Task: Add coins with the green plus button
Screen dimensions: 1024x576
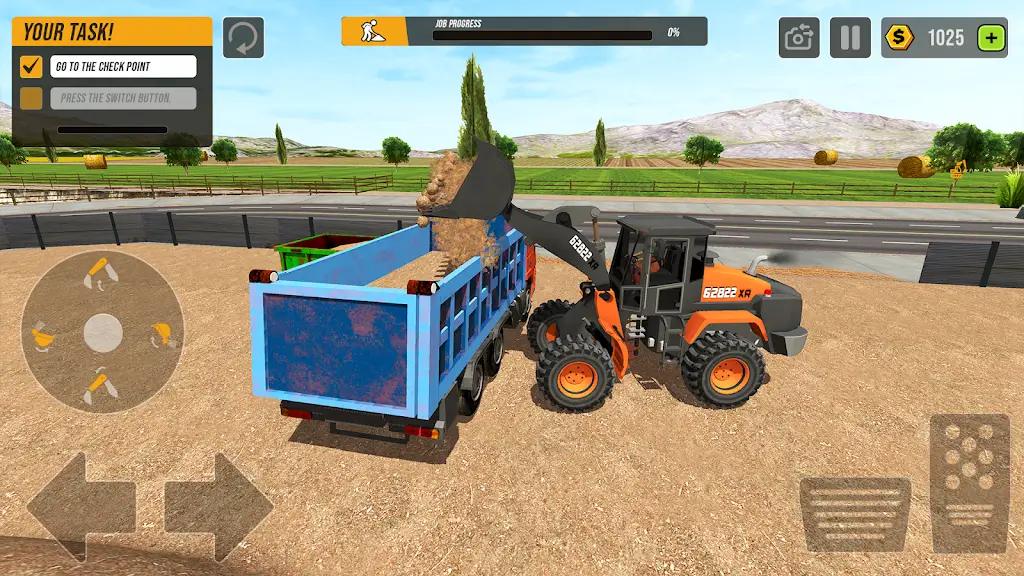Action: tap(990, 38)
